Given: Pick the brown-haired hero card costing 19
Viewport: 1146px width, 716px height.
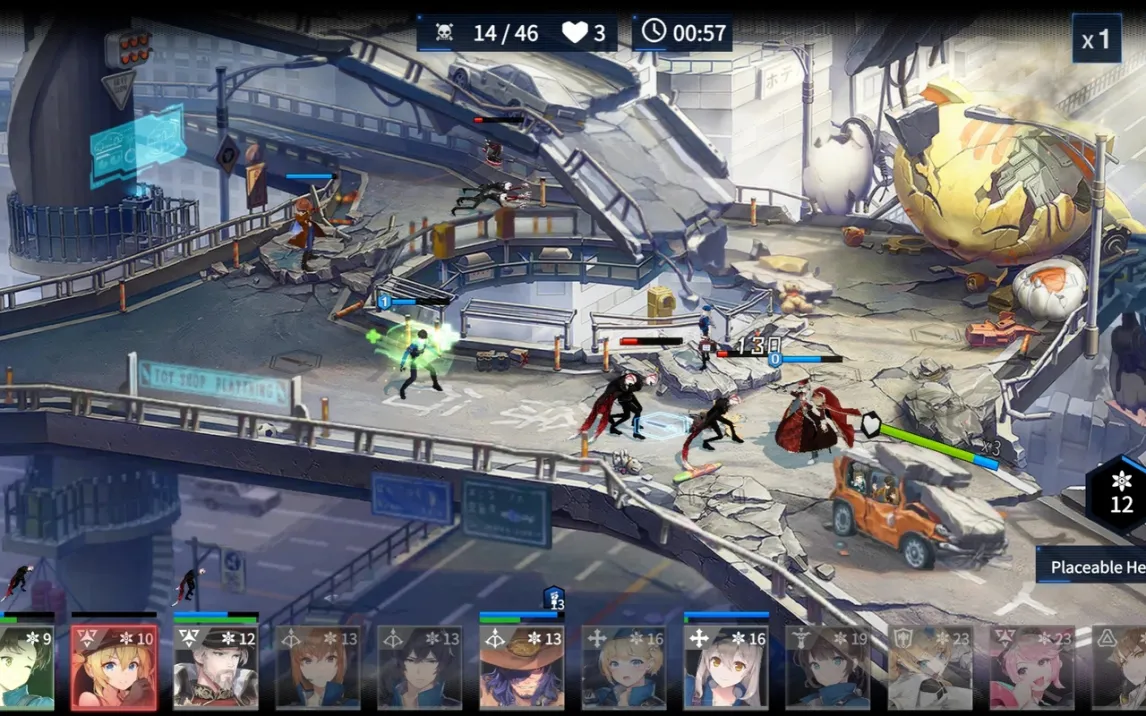Looking at the screenshot, I should [x=827, y=667].
